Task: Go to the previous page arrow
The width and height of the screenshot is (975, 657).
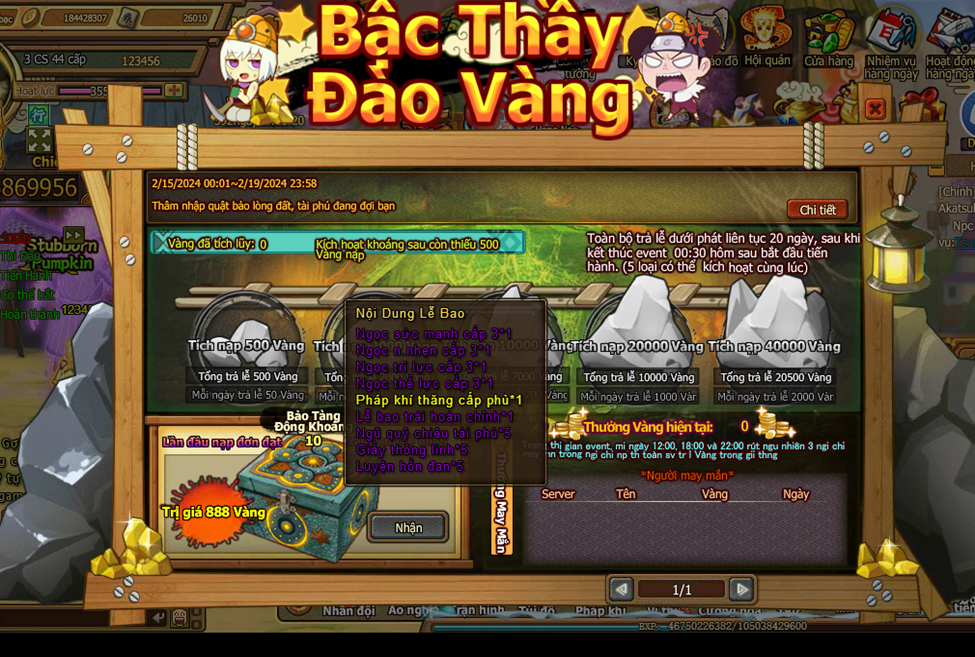Action: click(x=621, y=589)
